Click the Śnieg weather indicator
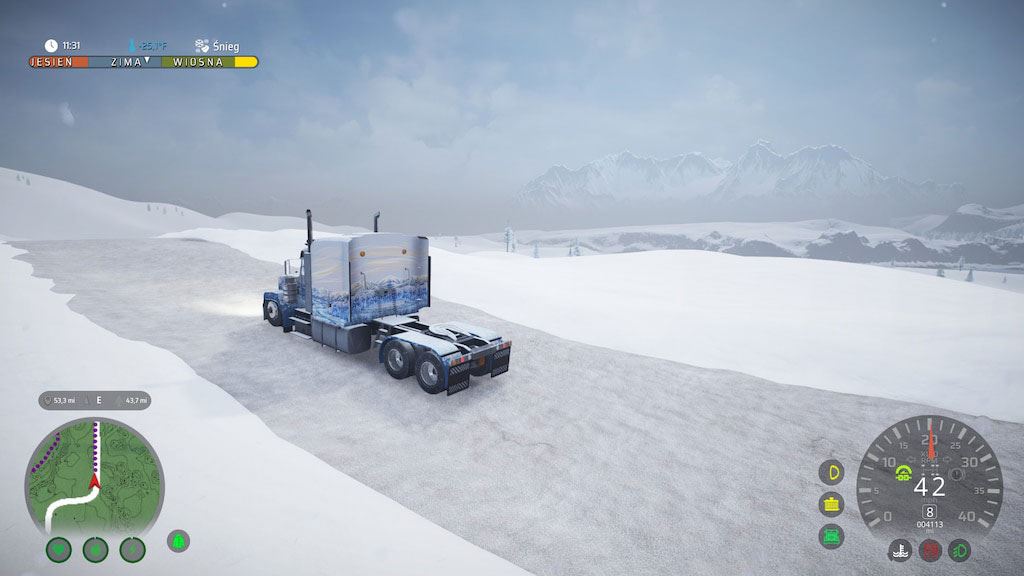This screenshot has height=576, width=1024. (217, 46)
